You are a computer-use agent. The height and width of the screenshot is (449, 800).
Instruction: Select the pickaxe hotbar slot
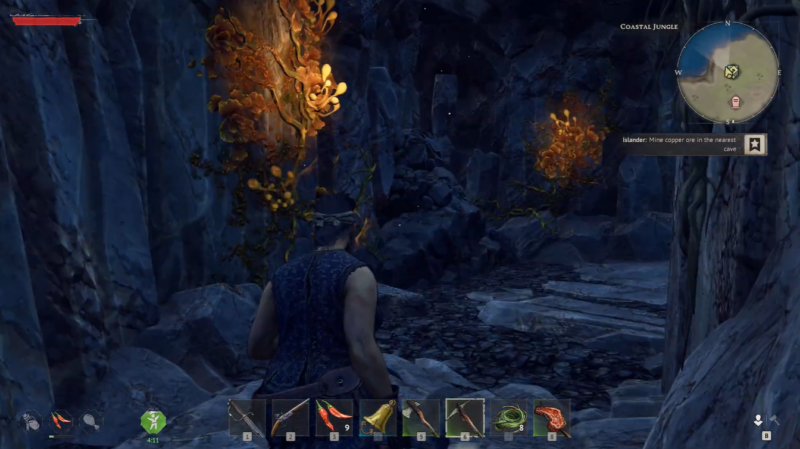point(465,416)
